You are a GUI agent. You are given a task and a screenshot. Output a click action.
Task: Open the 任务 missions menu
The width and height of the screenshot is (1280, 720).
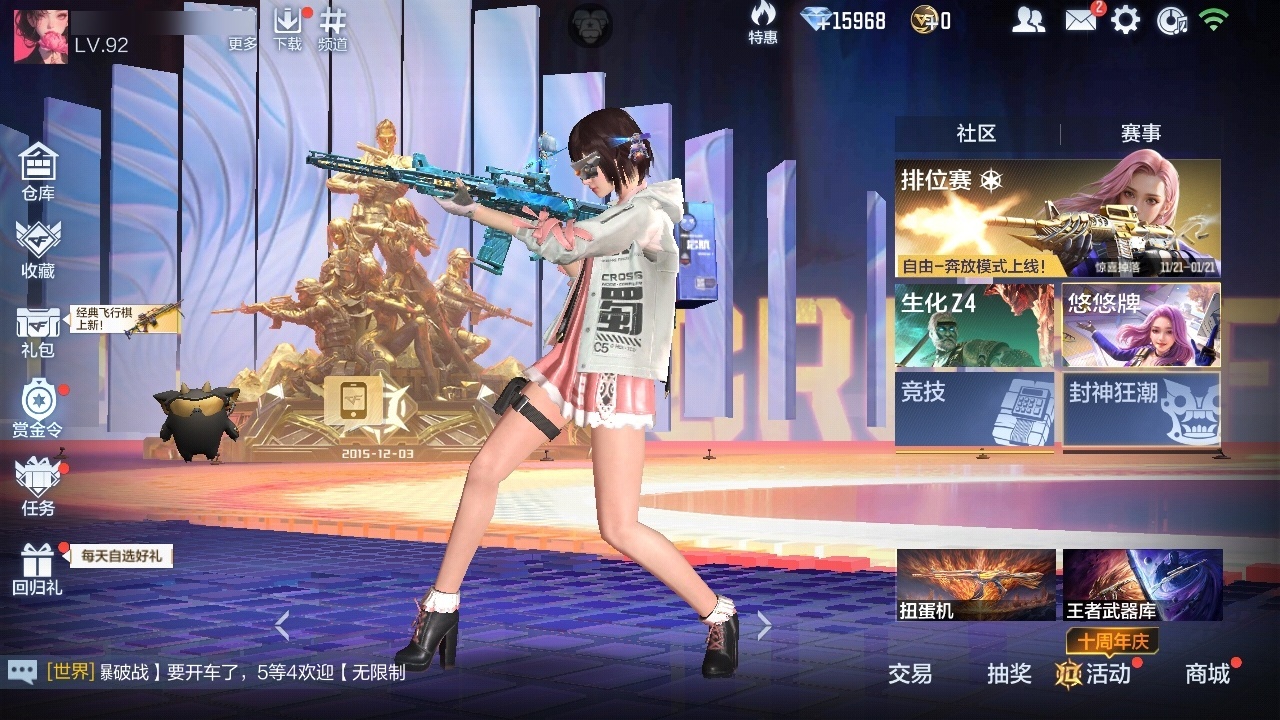(x=38, y=486)
